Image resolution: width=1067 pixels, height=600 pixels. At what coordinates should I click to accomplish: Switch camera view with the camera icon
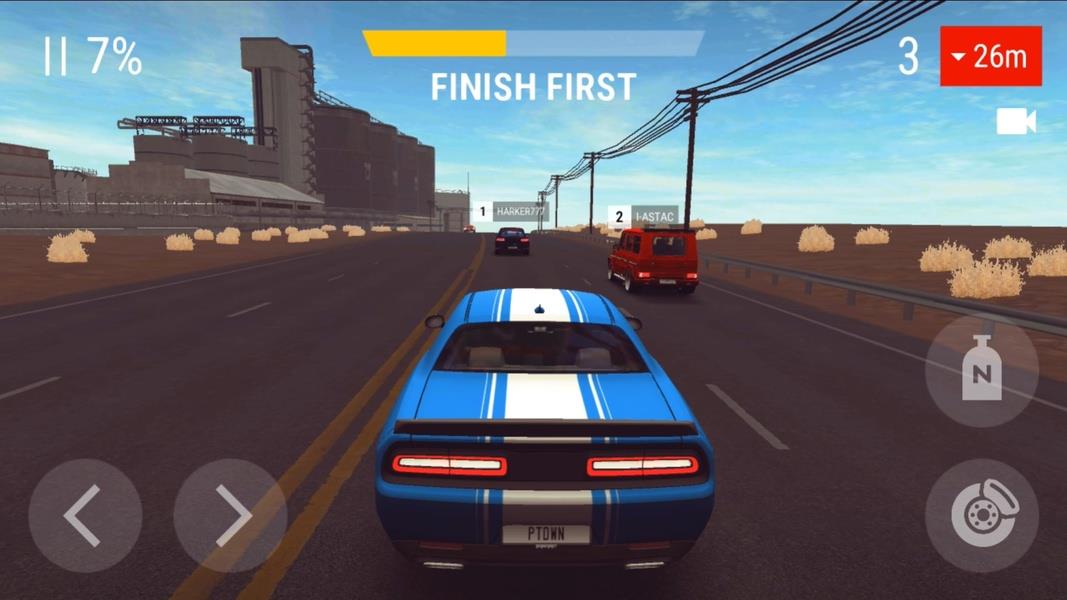pos(1015,122)
